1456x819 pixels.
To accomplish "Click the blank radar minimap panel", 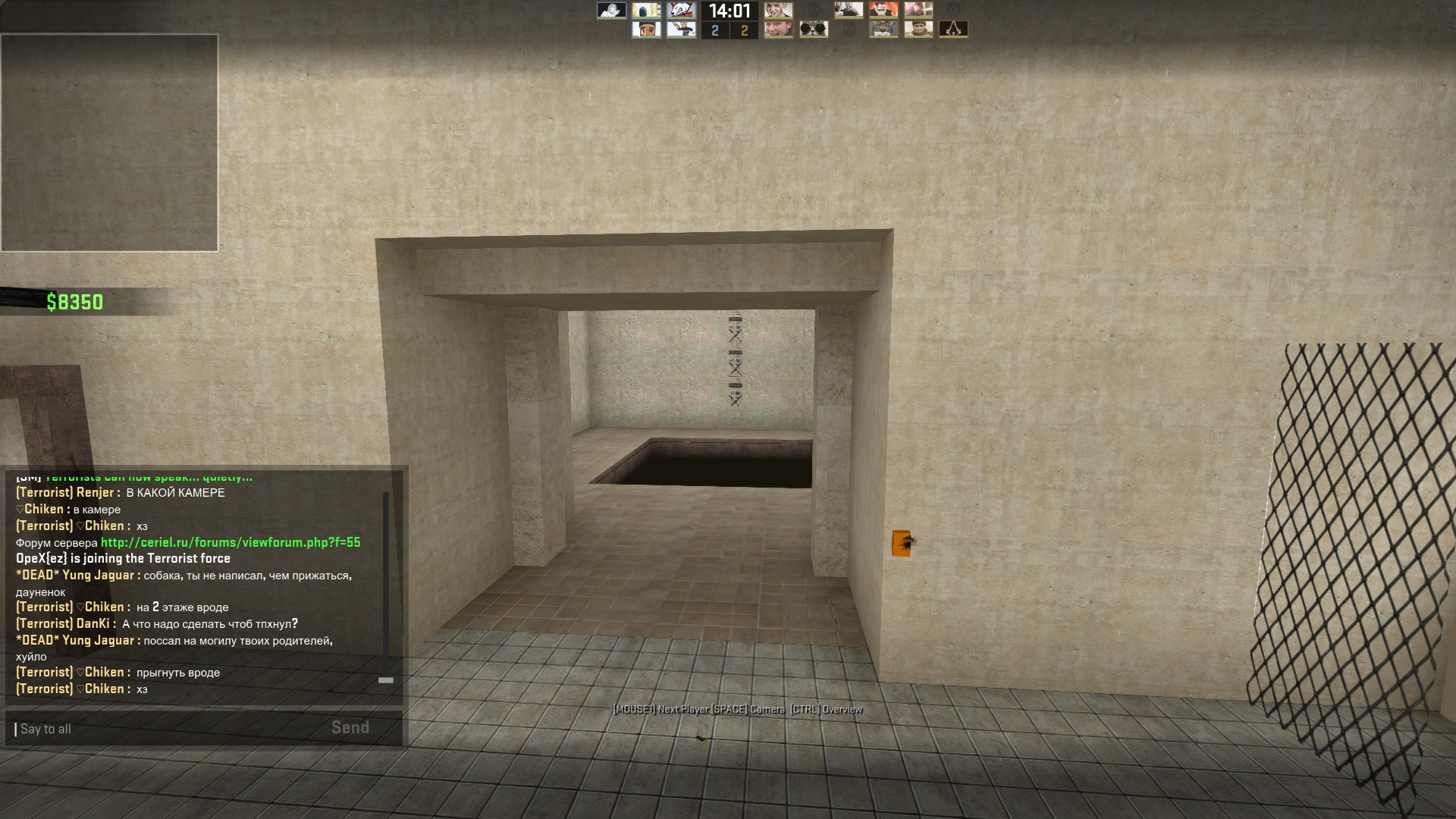I will pyautogui.click(x=109, y=143).
